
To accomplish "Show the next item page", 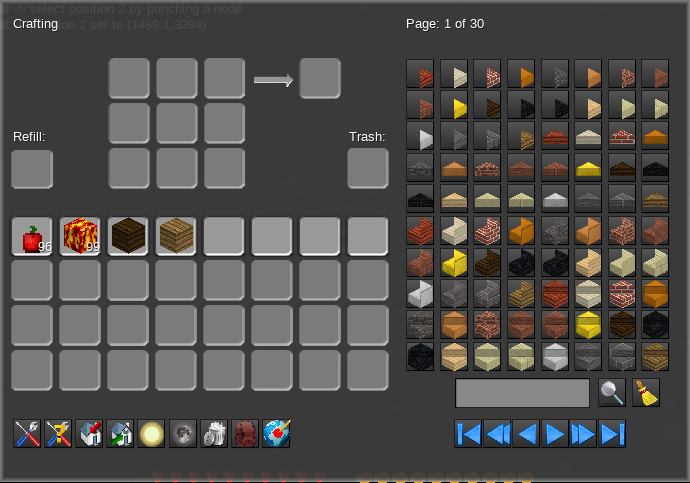I will tap(555, 433).
